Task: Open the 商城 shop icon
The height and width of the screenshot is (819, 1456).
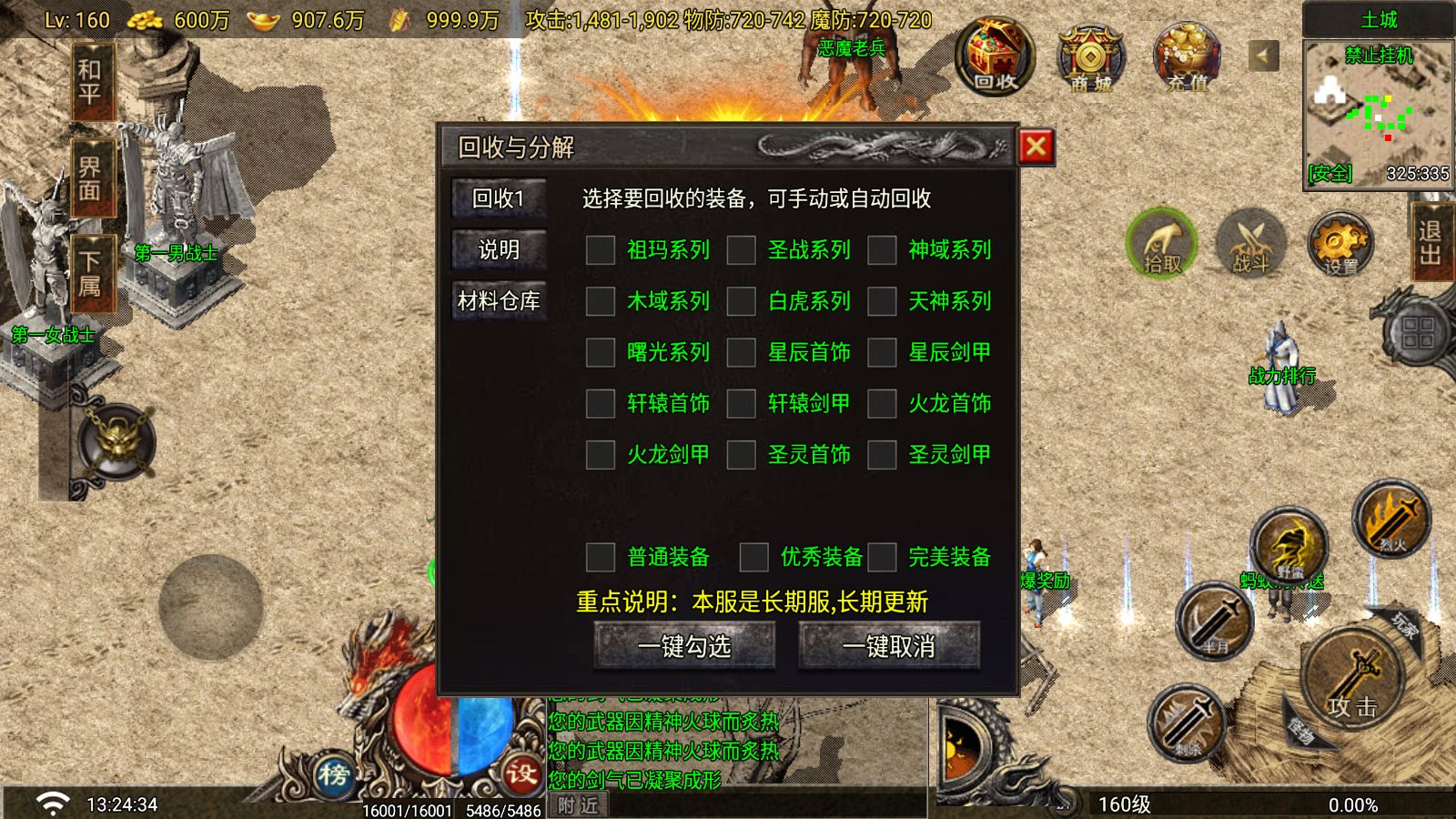Action: [x=1089, y=61]
